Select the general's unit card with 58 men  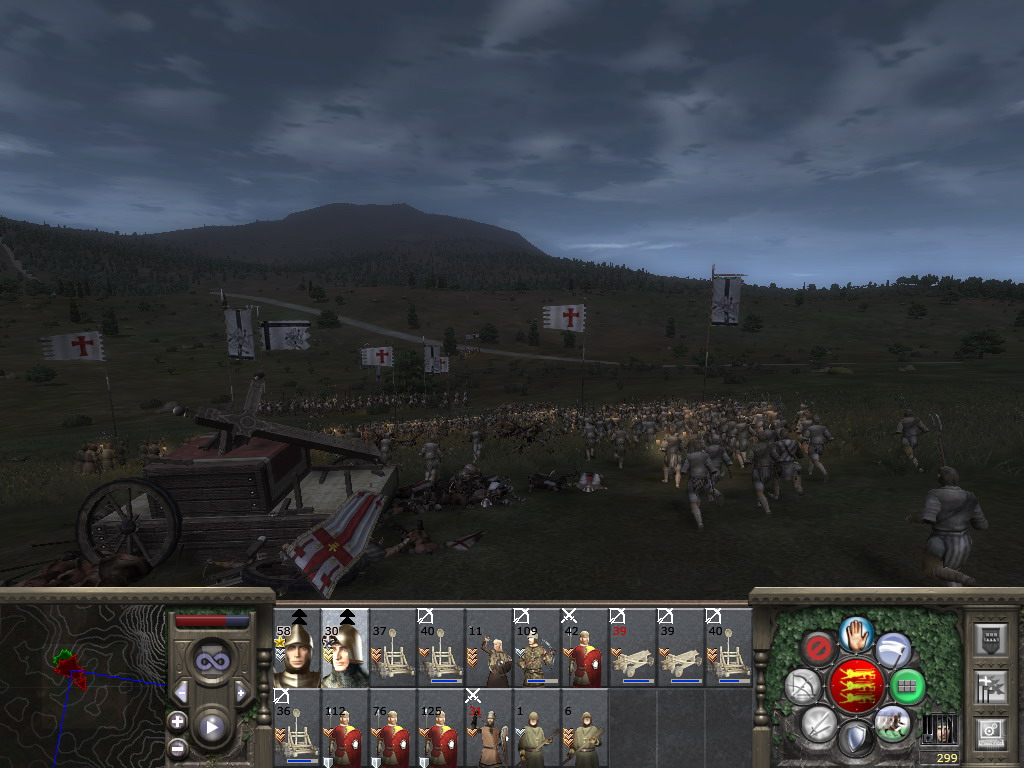[296, 648]
